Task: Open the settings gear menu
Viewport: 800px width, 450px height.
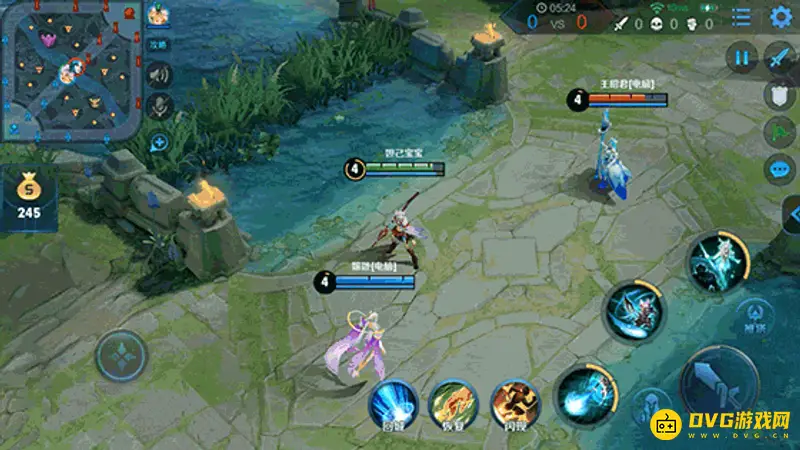Action: [780, 17]
